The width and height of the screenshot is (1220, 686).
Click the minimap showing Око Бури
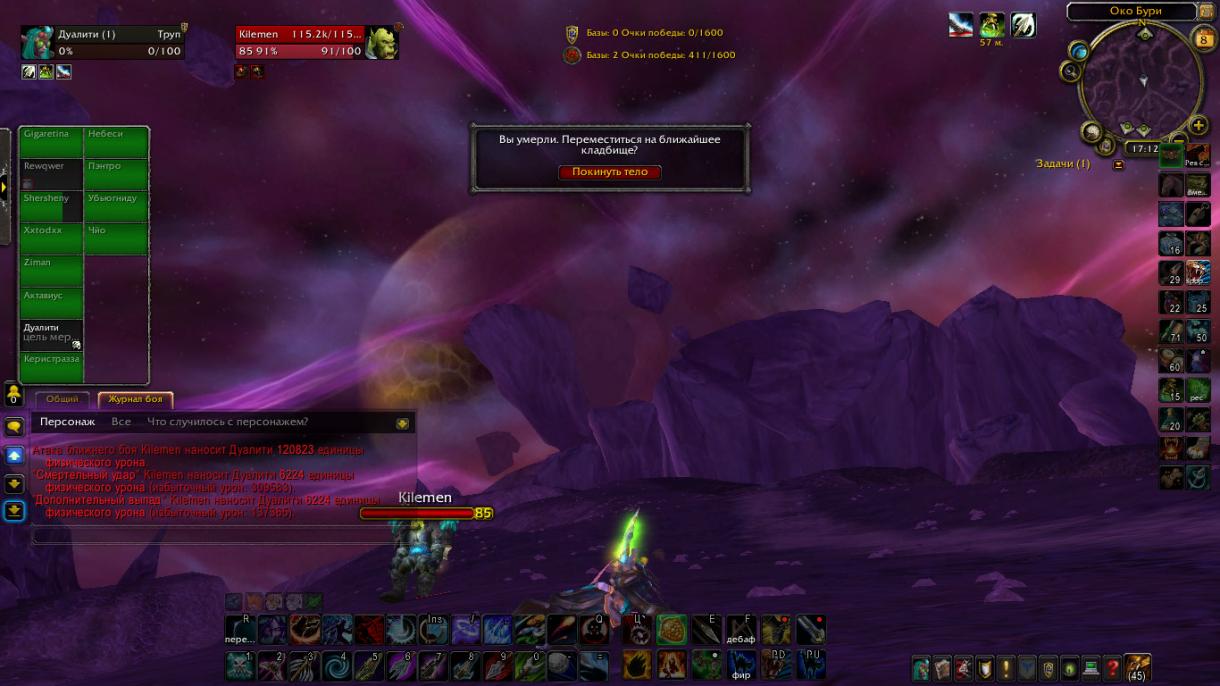[1141, 80]
